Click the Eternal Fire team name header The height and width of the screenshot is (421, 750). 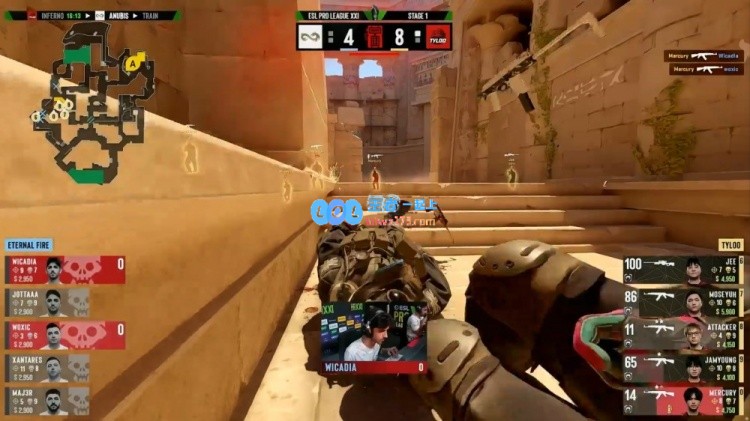click(x=29, y=245)
